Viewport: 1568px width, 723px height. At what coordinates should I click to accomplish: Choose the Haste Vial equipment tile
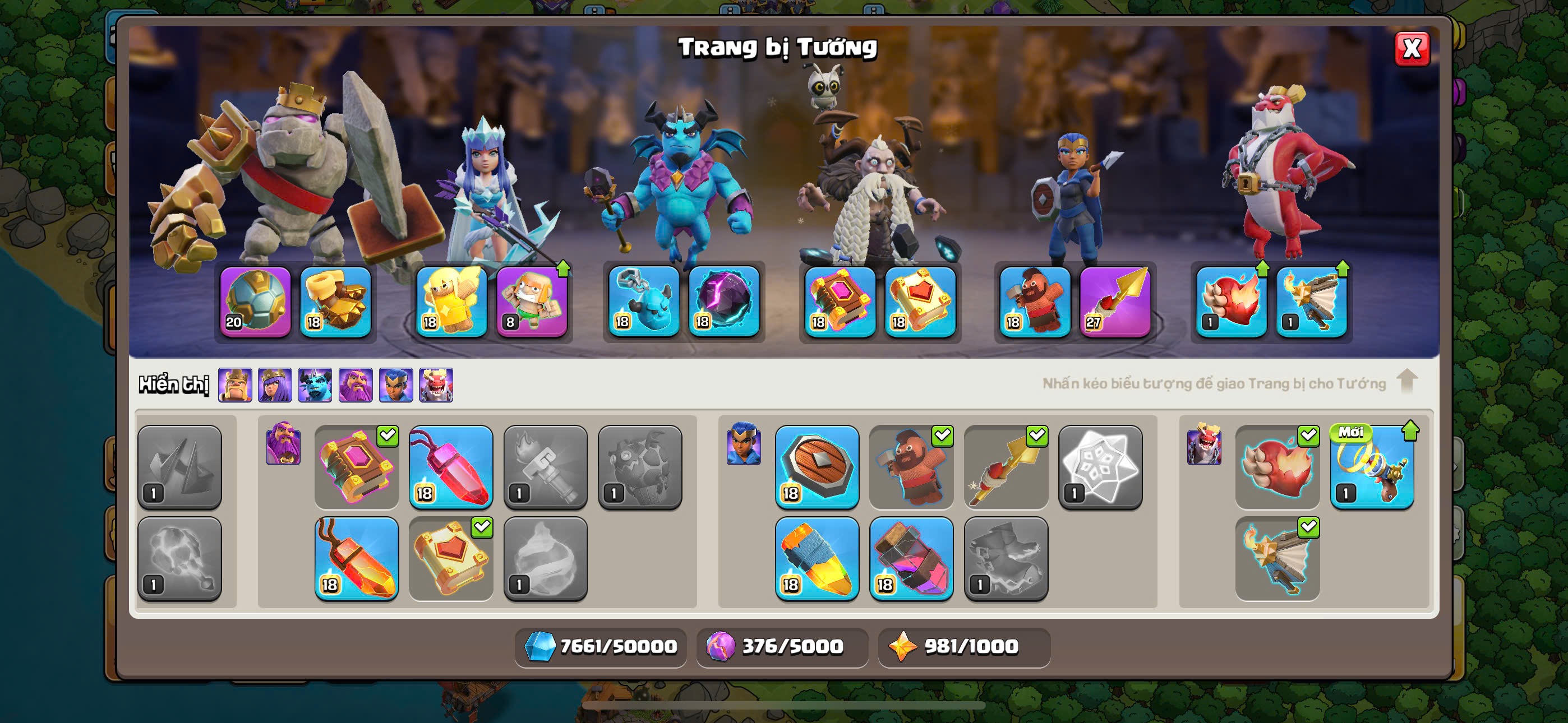coord(817,558)
